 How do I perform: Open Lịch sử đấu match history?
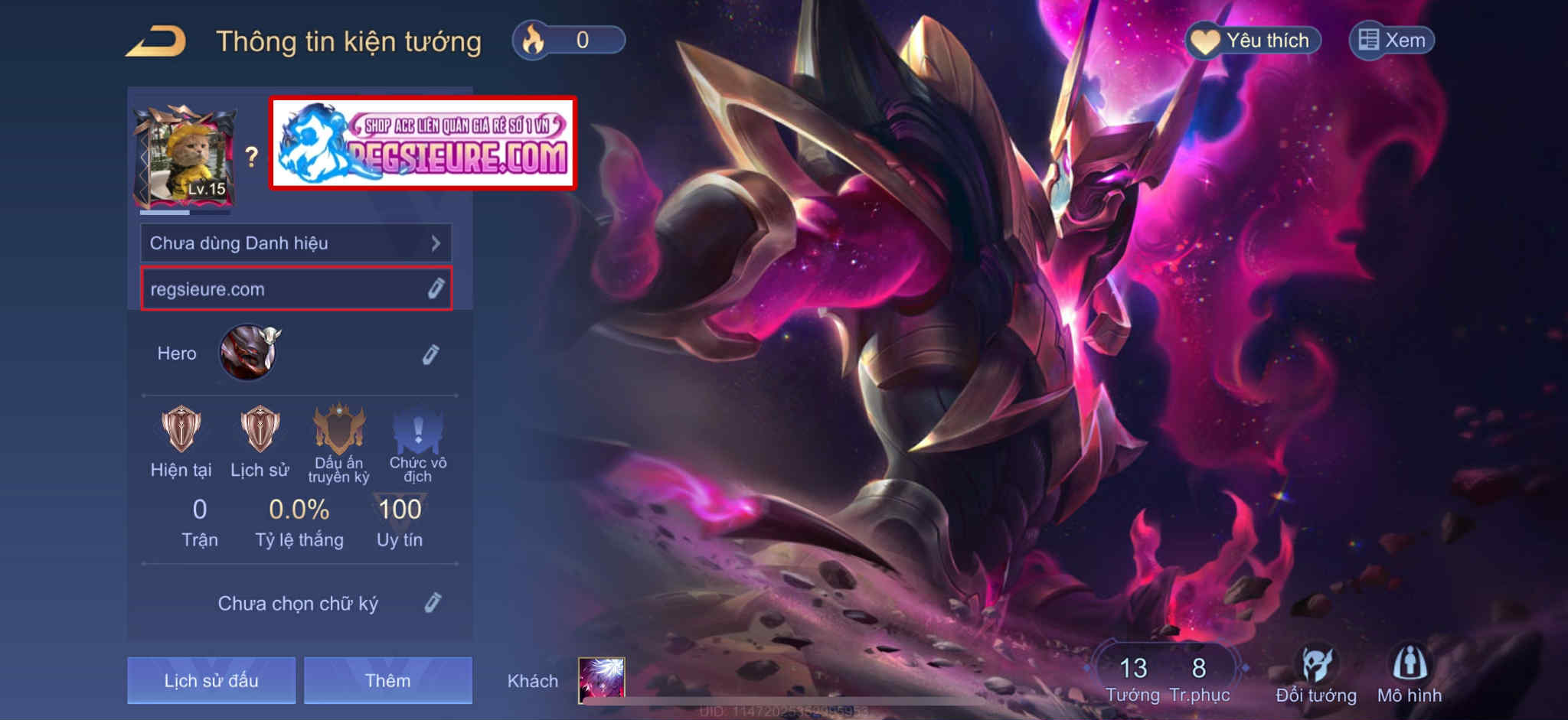coord(211,680)
